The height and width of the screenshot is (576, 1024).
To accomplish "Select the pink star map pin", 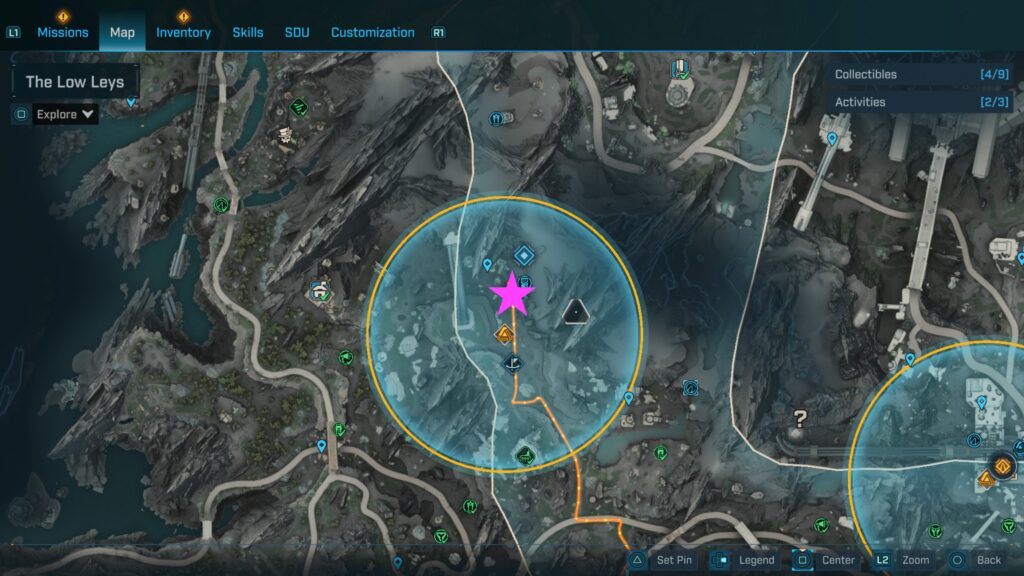I will point(512,293).
